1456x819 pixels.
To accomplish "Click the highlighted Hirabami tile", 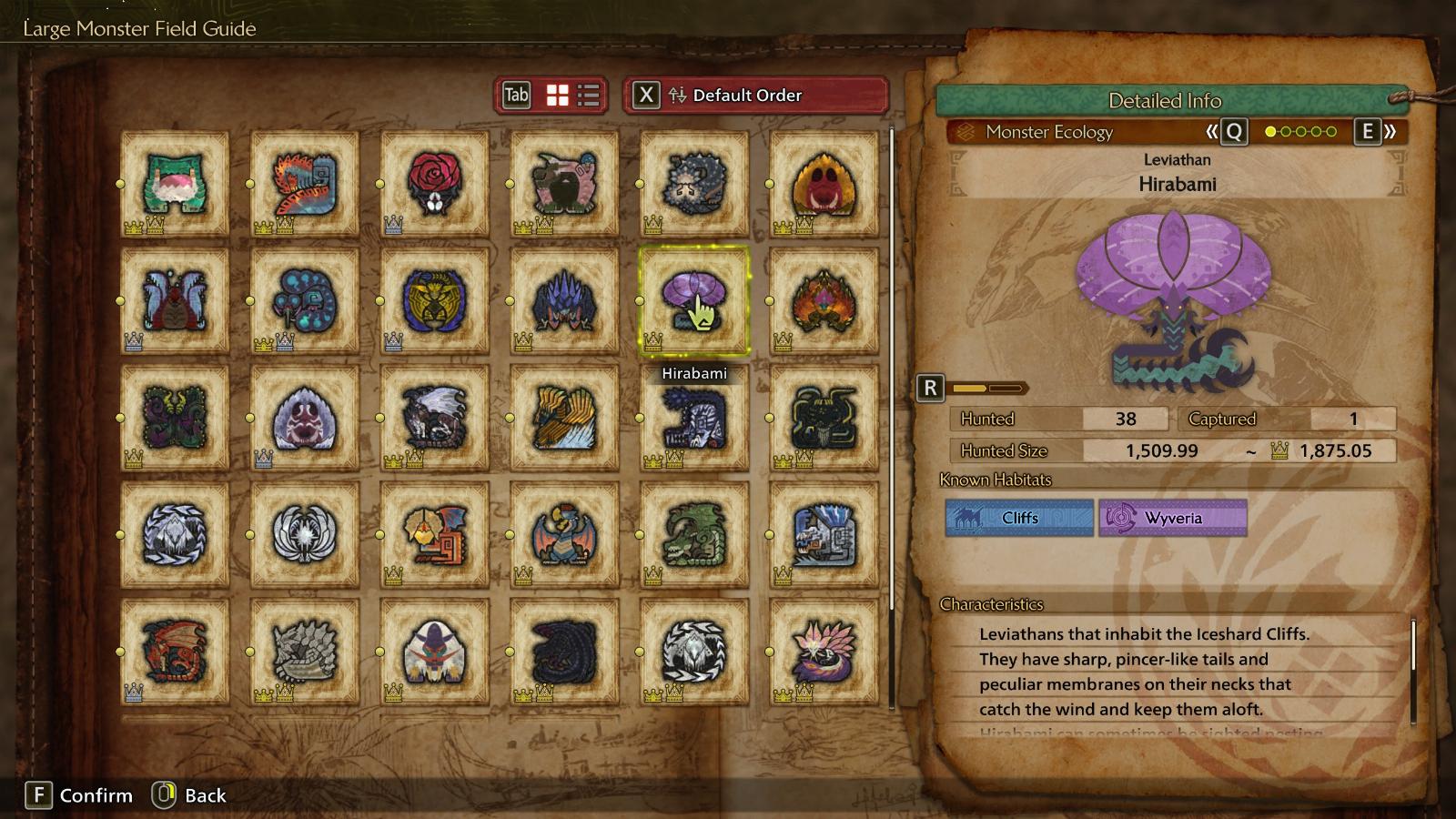I will (x=694, y=301).
